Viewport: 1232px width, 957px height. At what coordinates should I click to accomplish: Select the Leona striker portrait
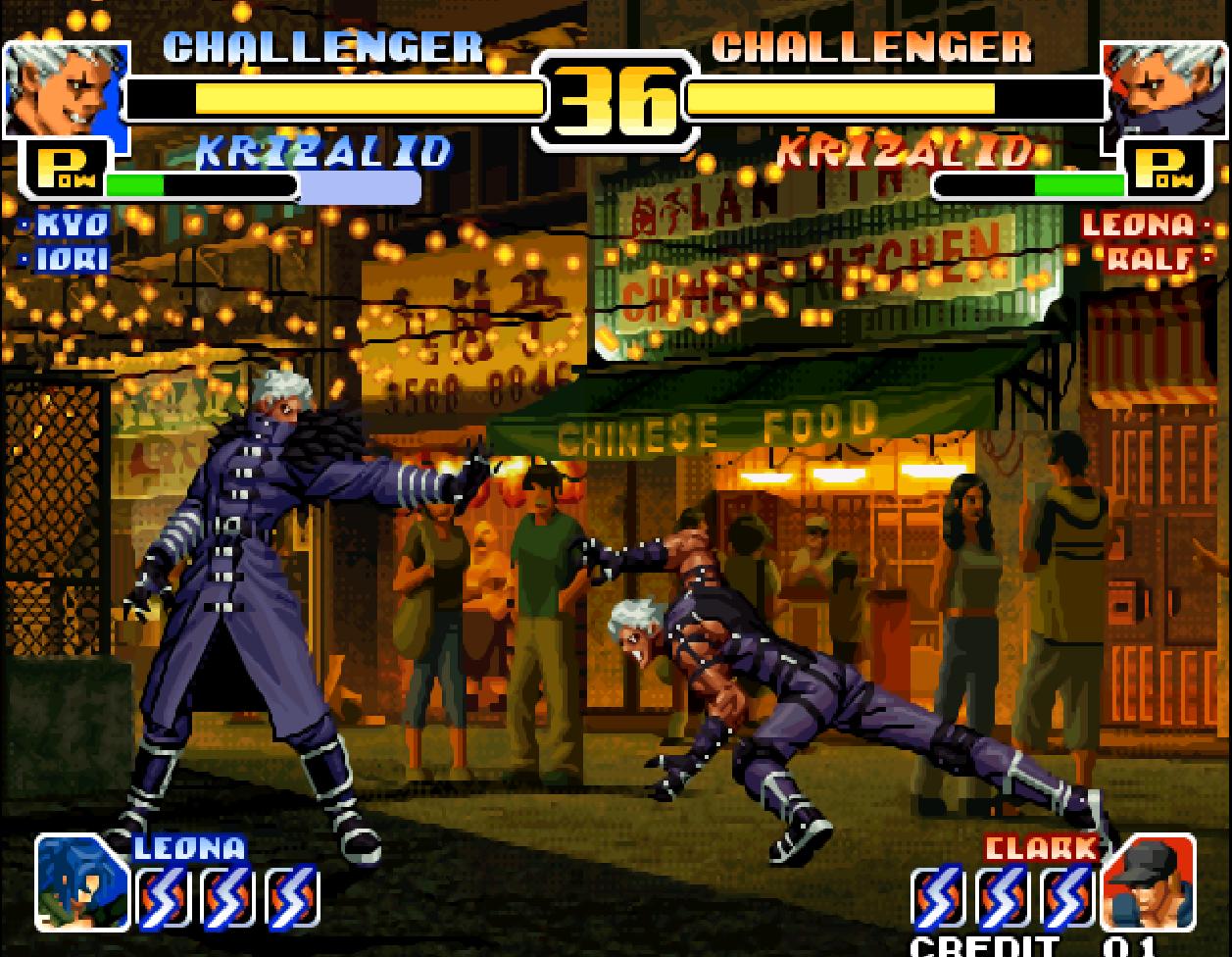tap(82, 881)
